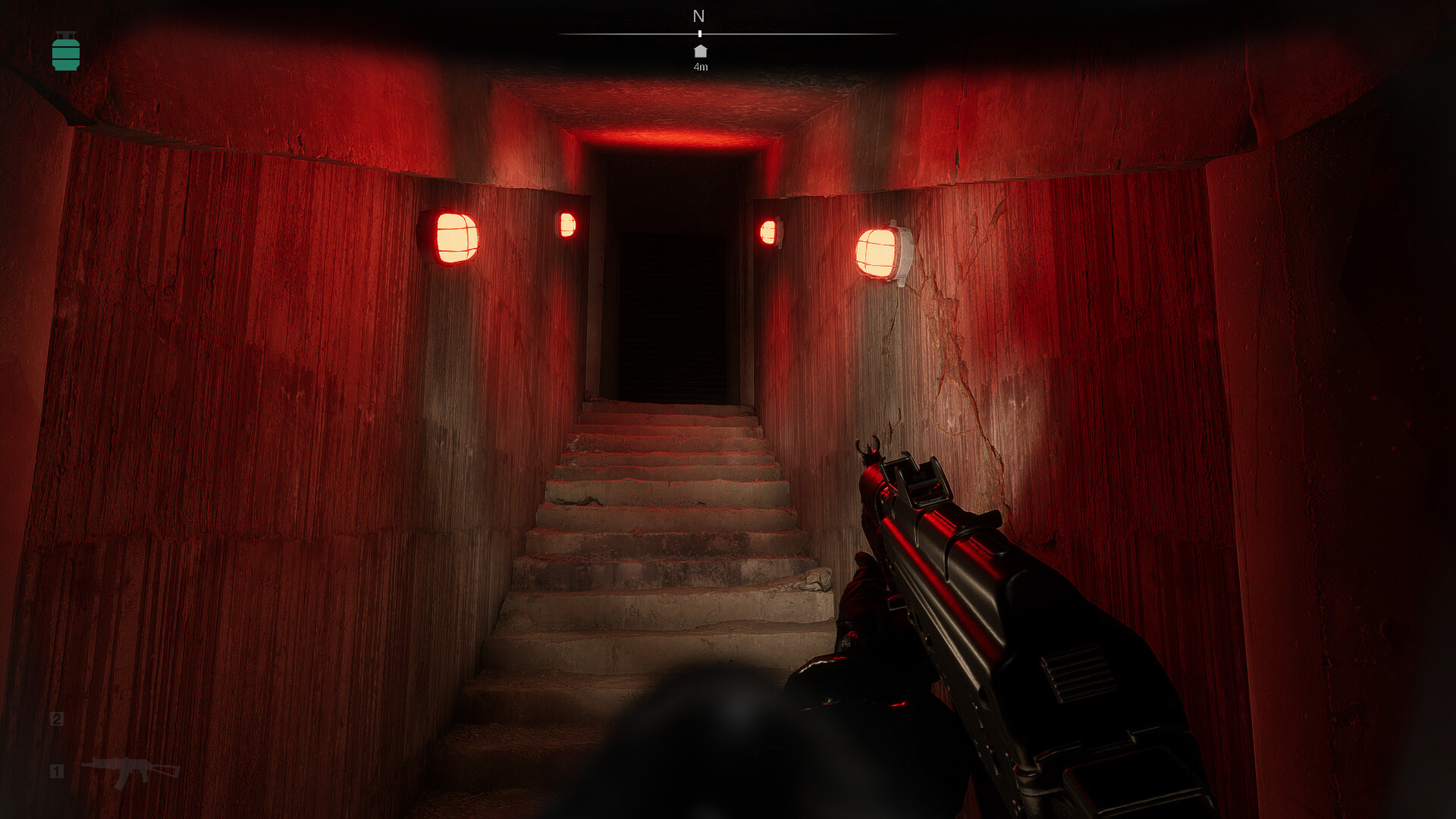Click the home waypoint icon on compass

pos(699,50)
